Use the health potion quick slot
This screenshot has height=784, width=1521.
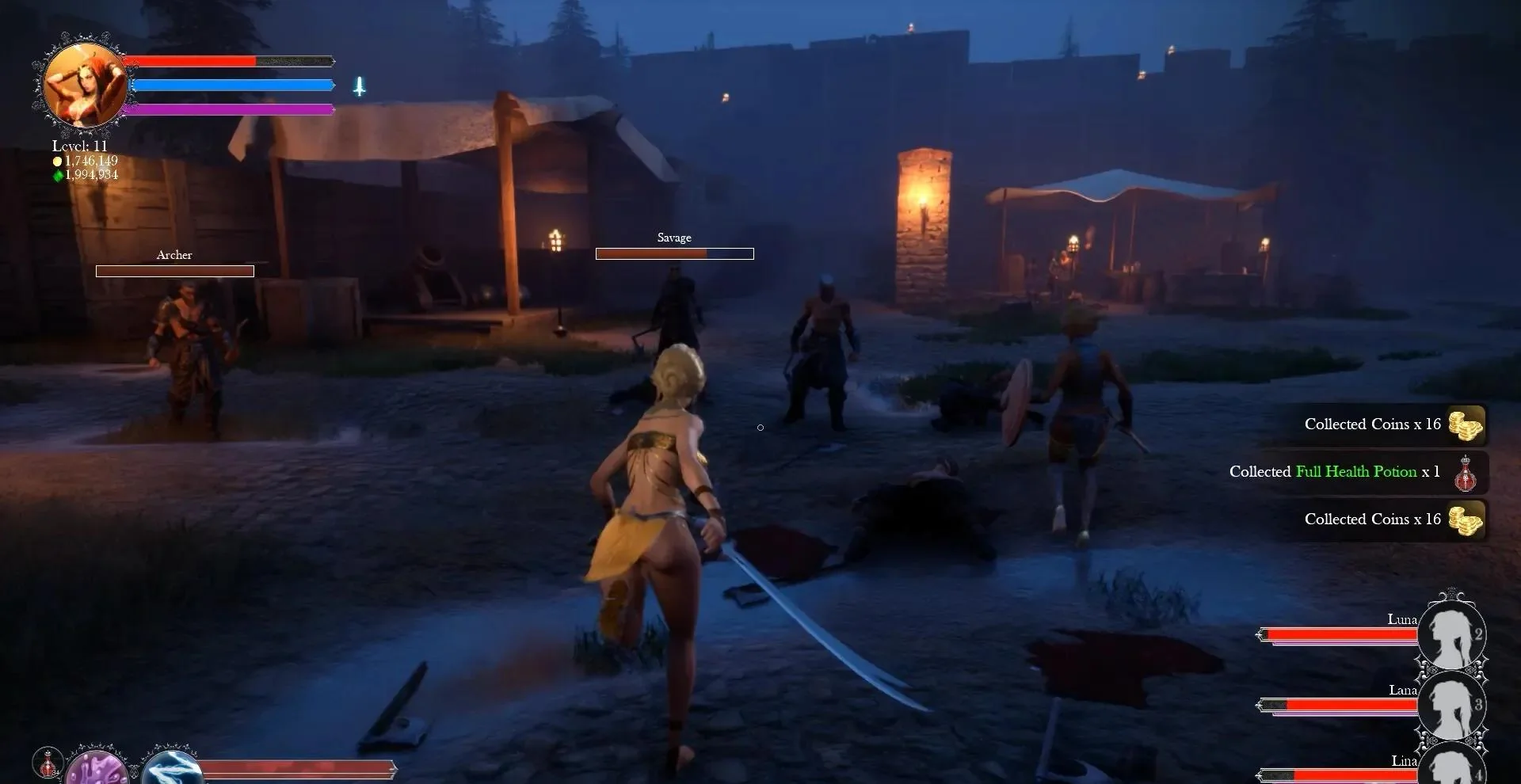click(x=48, y=763)
